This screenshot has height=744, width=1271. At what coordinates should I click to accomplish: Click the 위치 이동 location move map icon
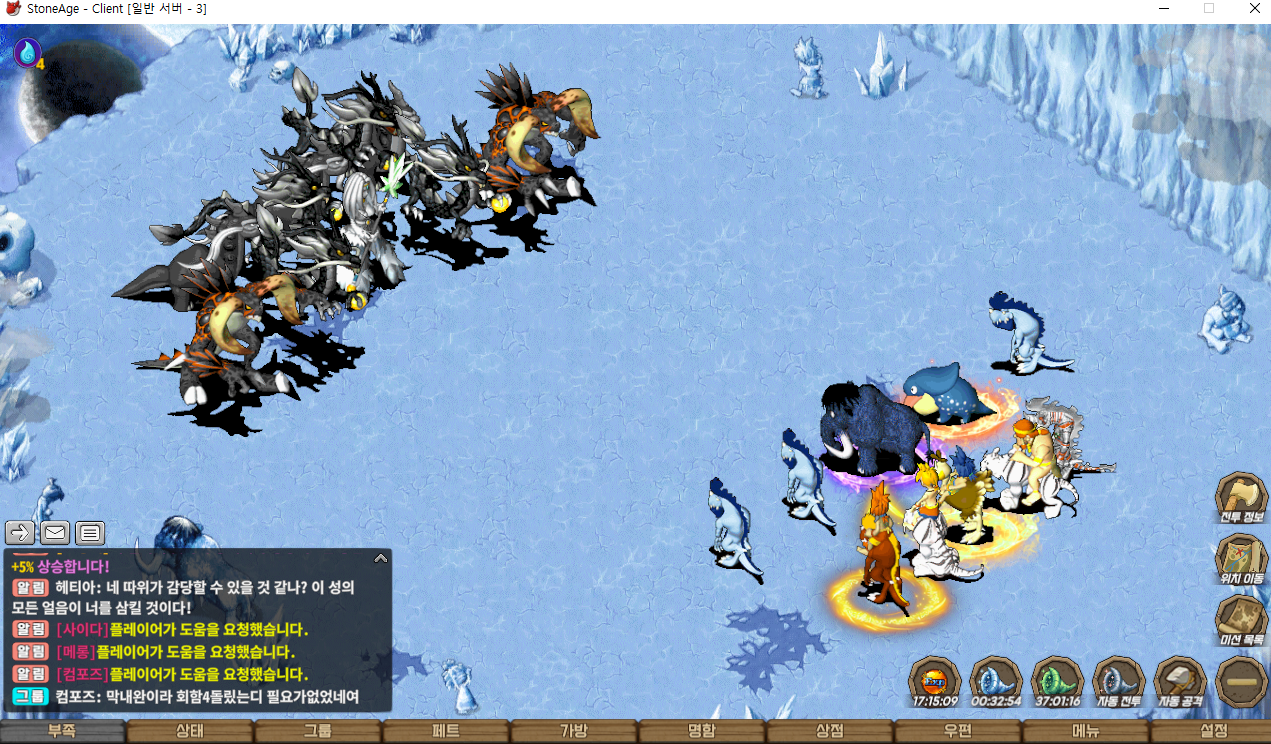point(1241,559)
